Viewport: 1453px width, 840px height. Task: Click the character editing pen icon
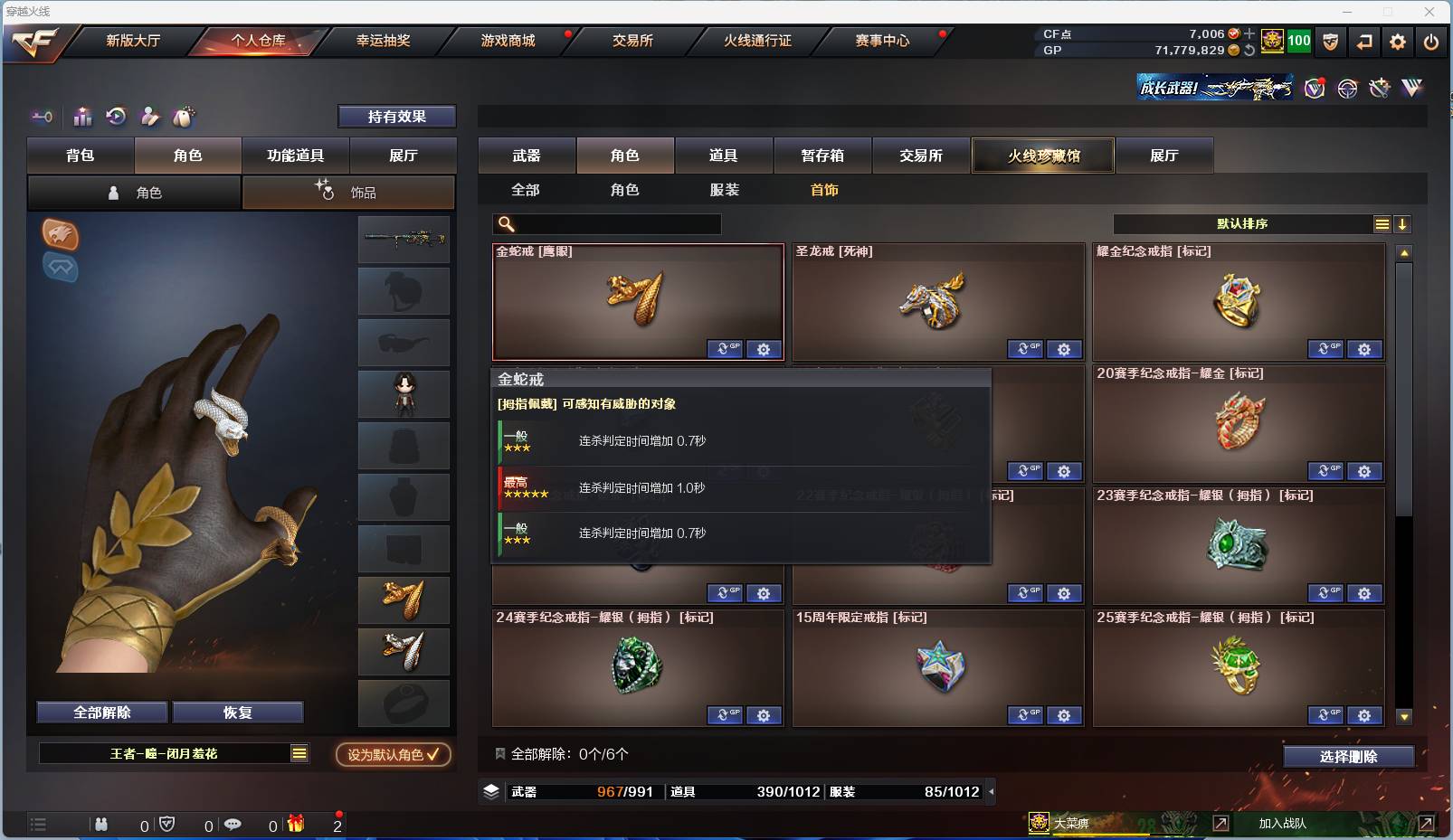click(150, 116)
